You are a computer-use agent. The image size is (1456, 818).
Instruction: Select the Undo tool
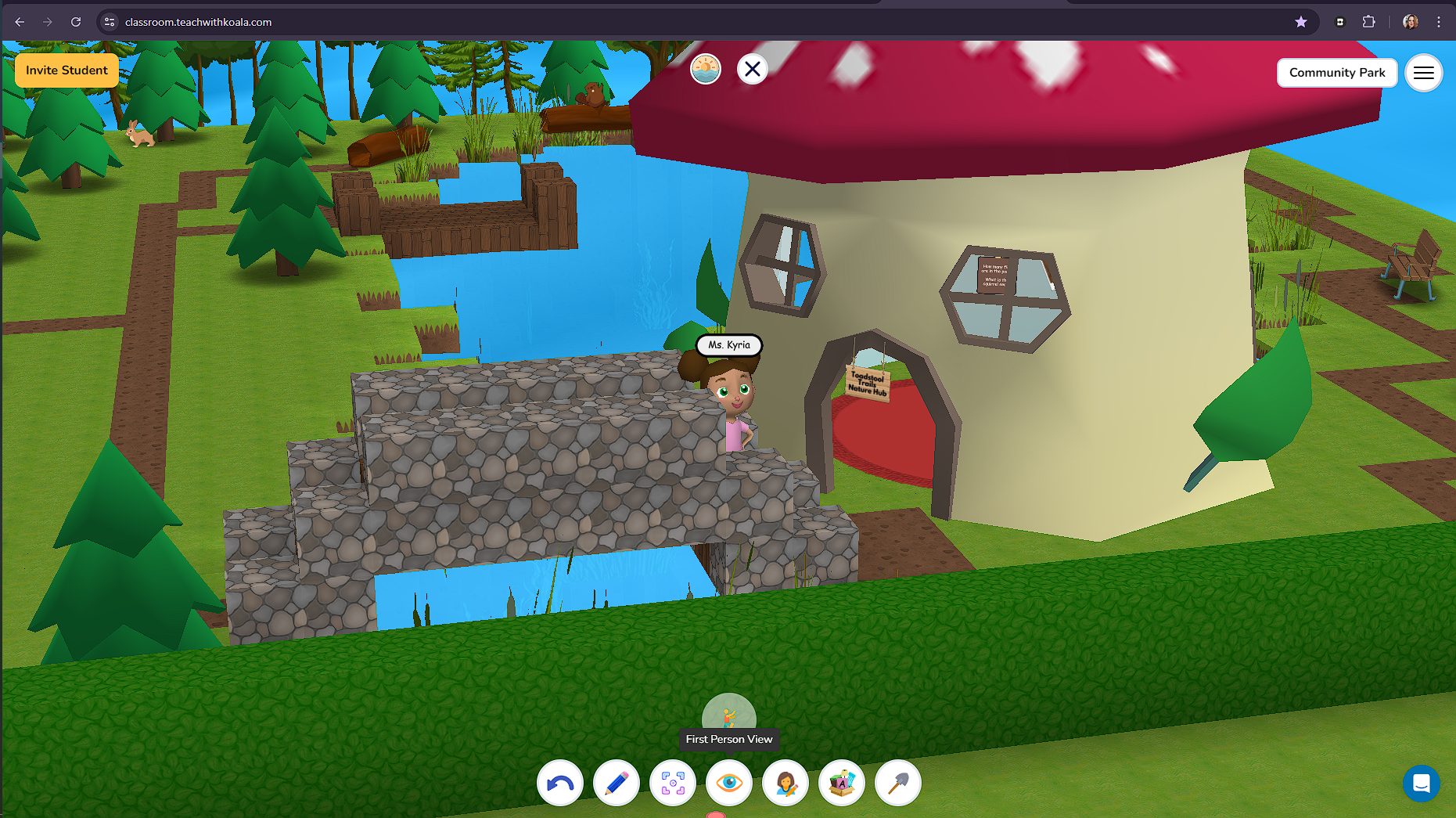[x=560, y=783]
